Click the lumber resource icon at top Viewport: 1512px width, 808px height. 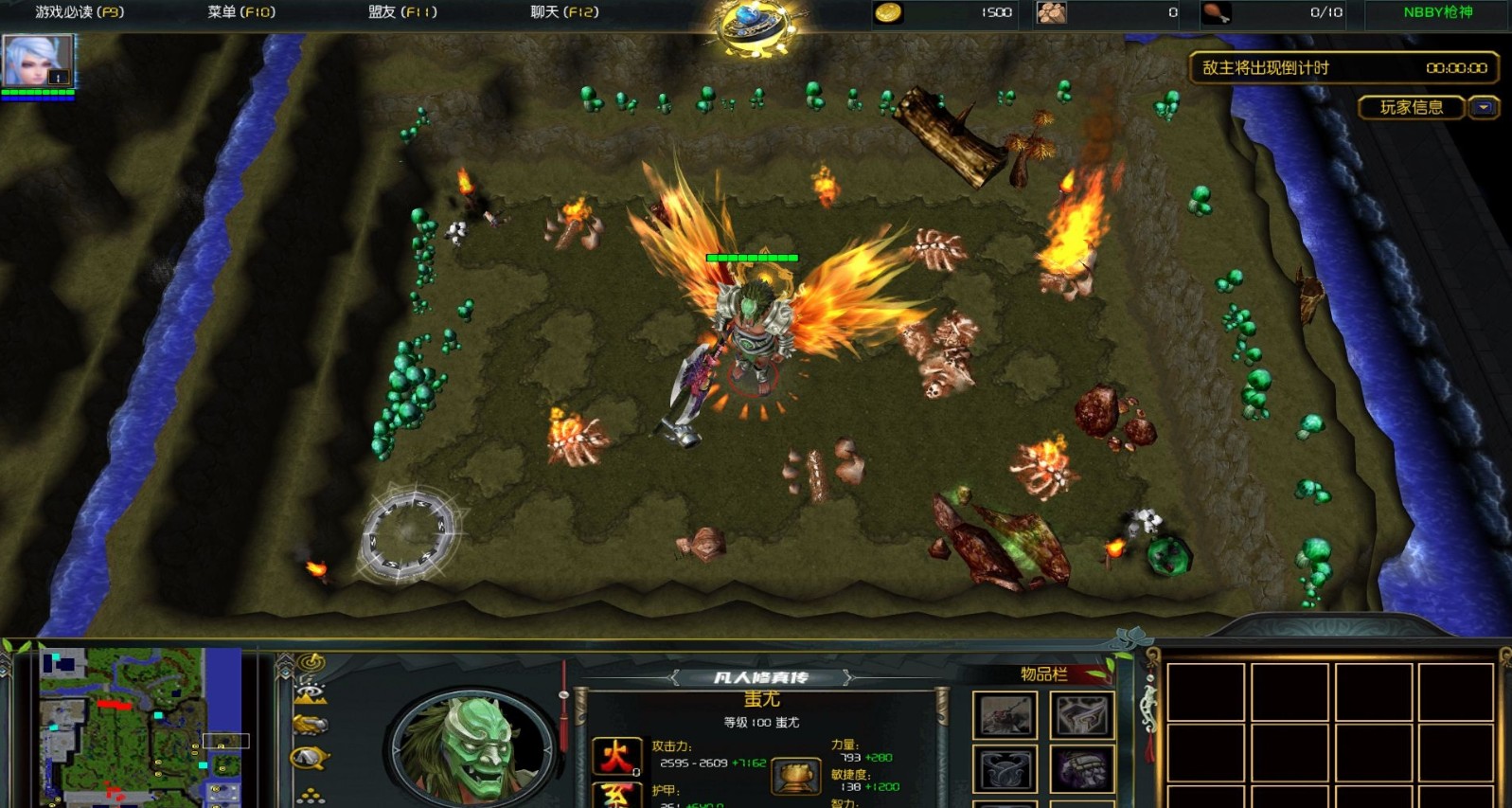(1050, 13)
